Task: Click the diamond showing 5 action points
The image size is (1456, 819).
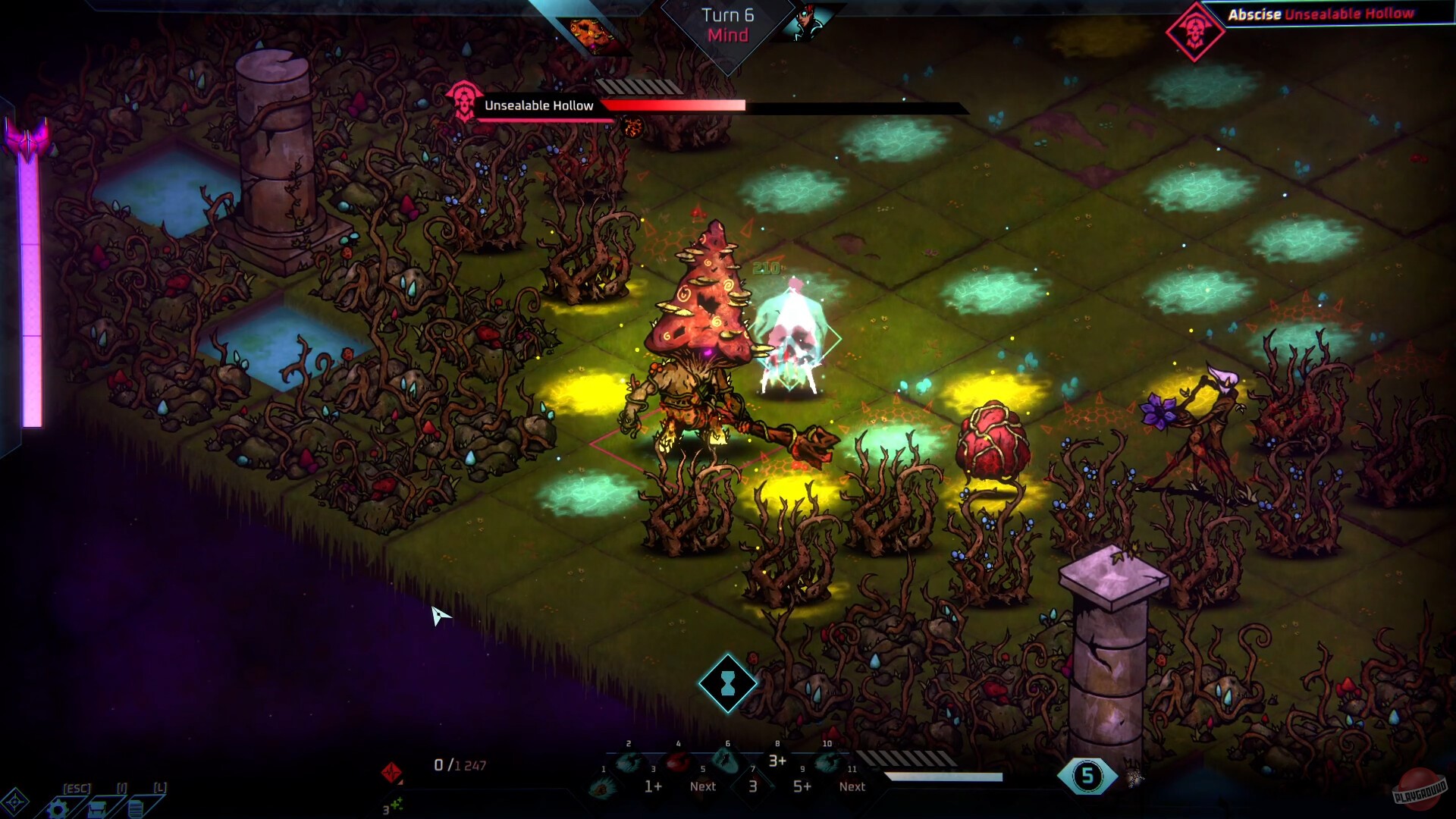Action: click(1087, 774)
